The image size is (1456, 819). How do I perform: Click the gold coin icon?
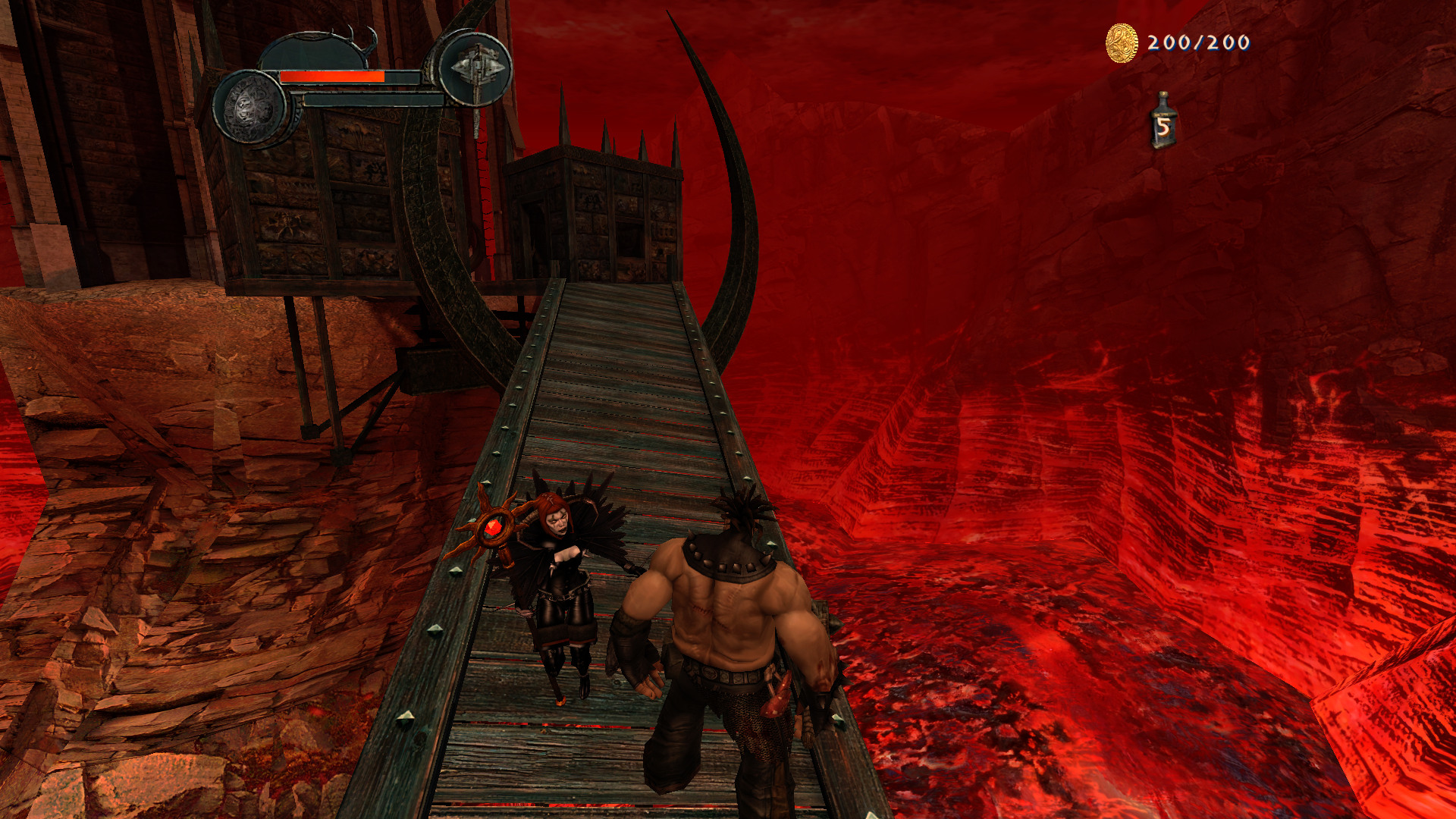coord(1122,43)
